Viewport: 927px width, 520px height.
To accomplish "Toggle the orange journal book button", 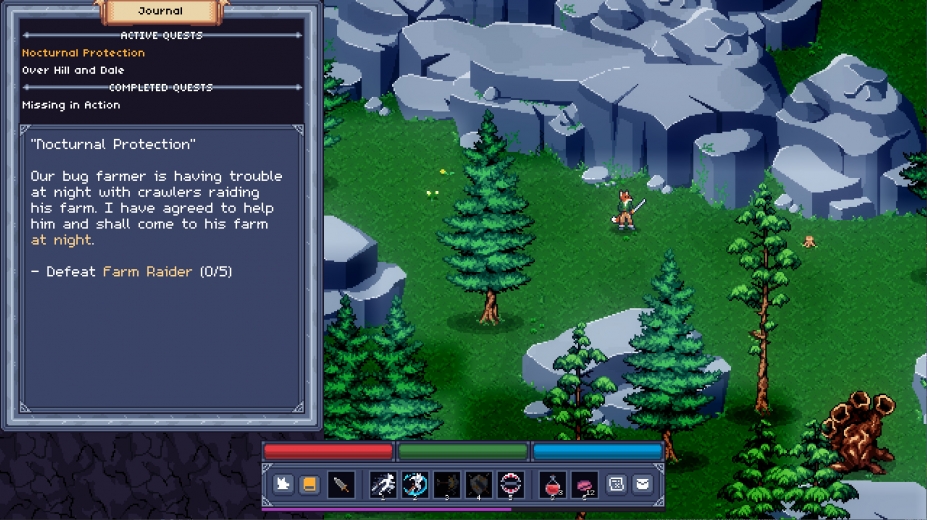I will pos(310,485).
